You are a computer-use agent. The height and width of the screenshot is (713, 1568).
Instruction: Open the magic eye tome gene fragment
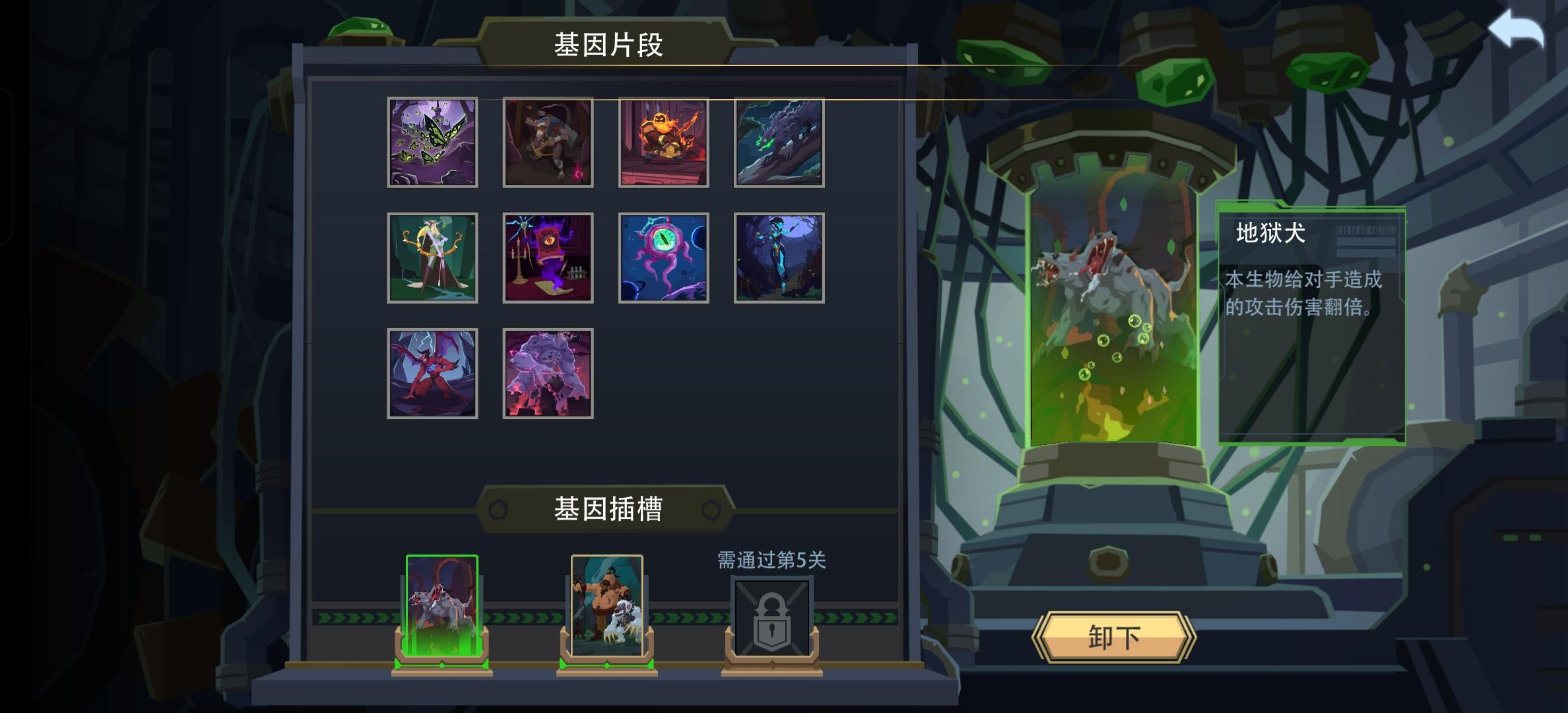548,257
